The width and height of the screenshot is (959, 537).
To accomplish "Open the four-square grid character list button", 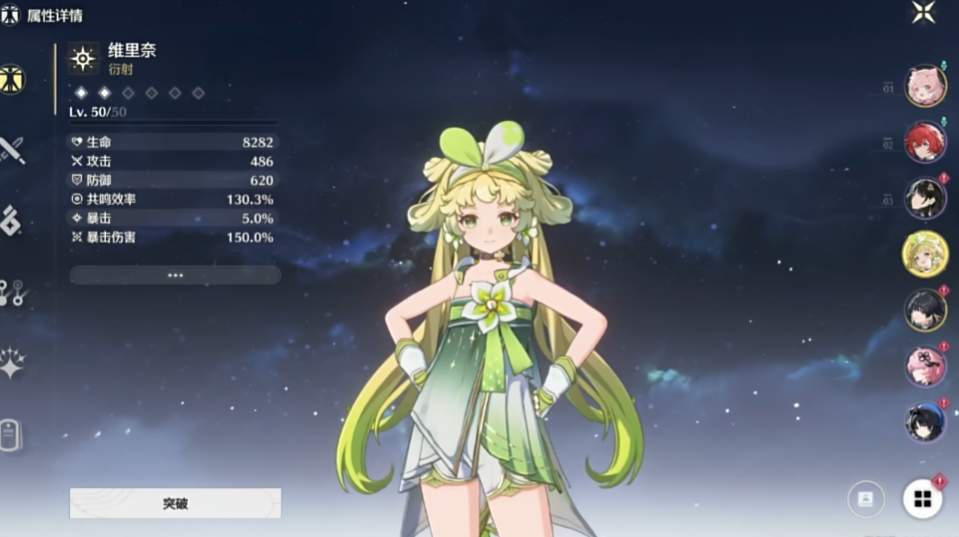I will (922, 499).
